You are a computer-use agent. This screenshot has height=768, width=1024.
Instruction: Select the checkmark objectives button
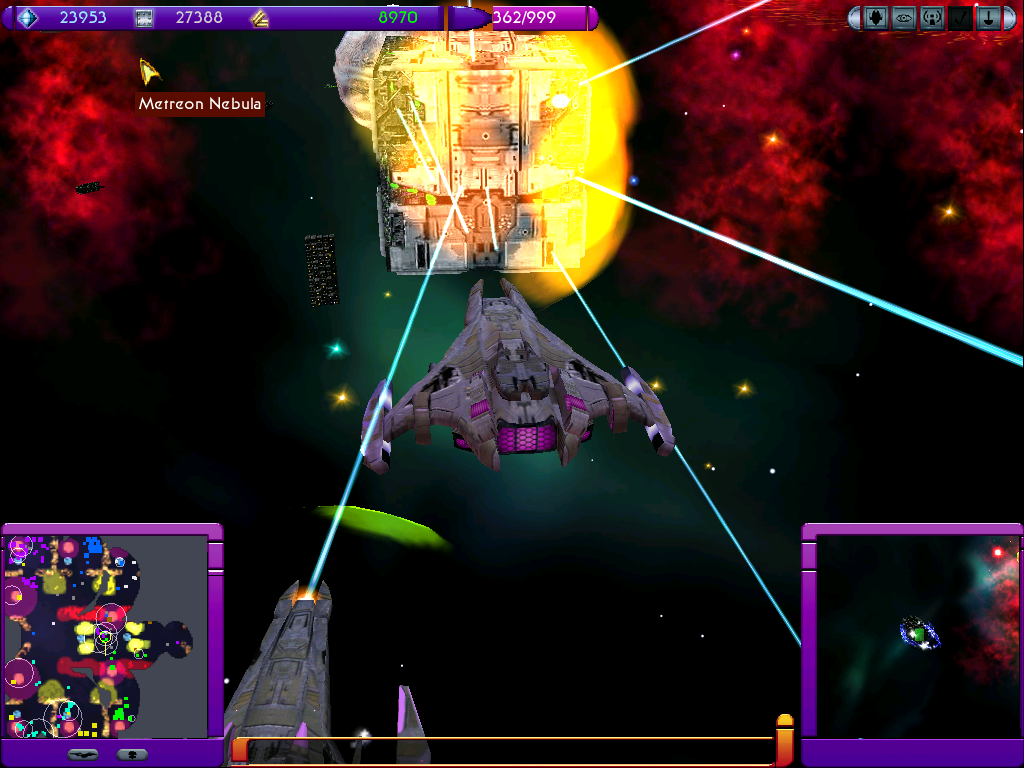coord(960,18)
